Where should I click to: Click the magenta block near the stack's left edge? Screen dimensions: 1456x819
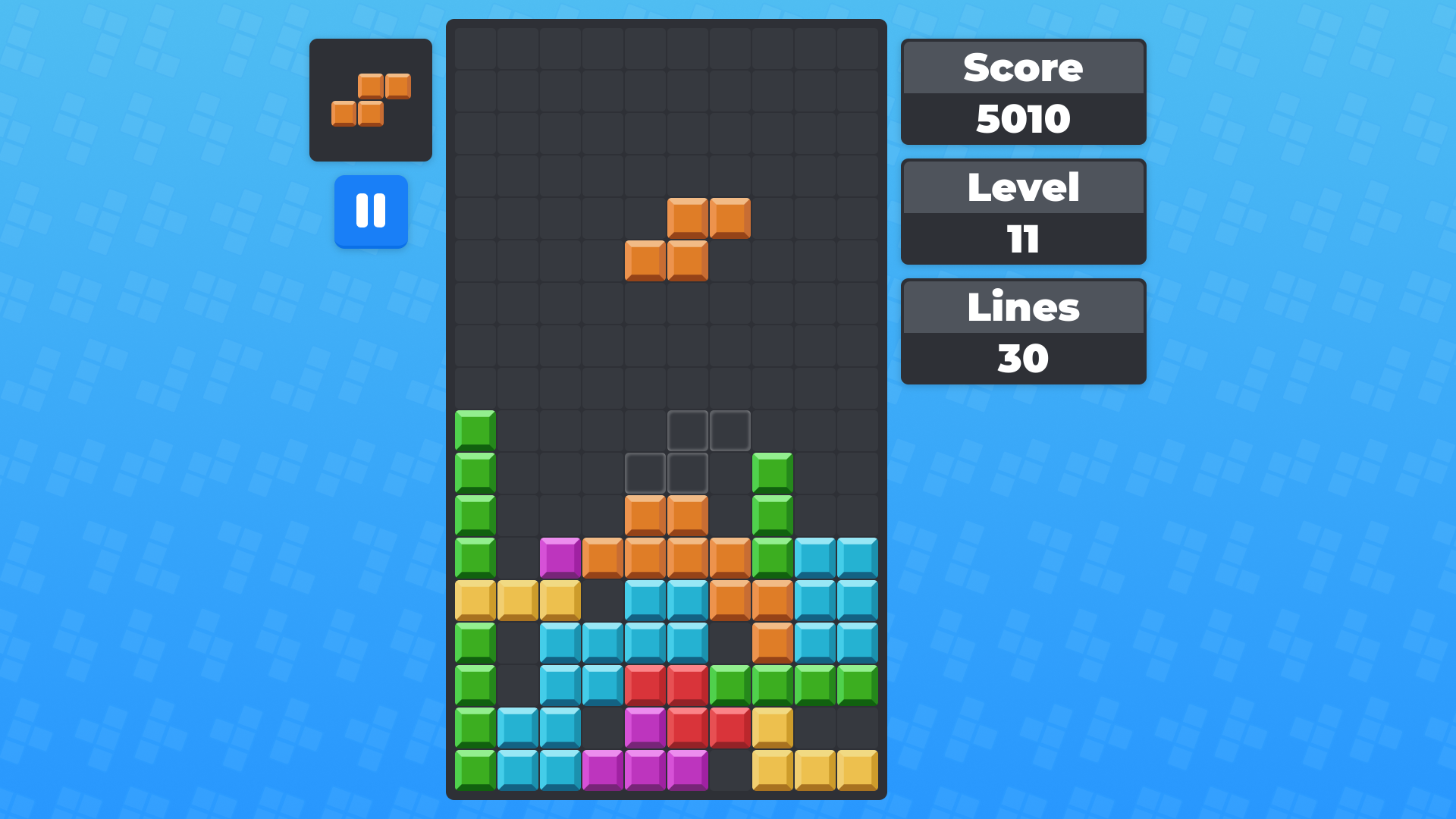click(x=560, y=557)
